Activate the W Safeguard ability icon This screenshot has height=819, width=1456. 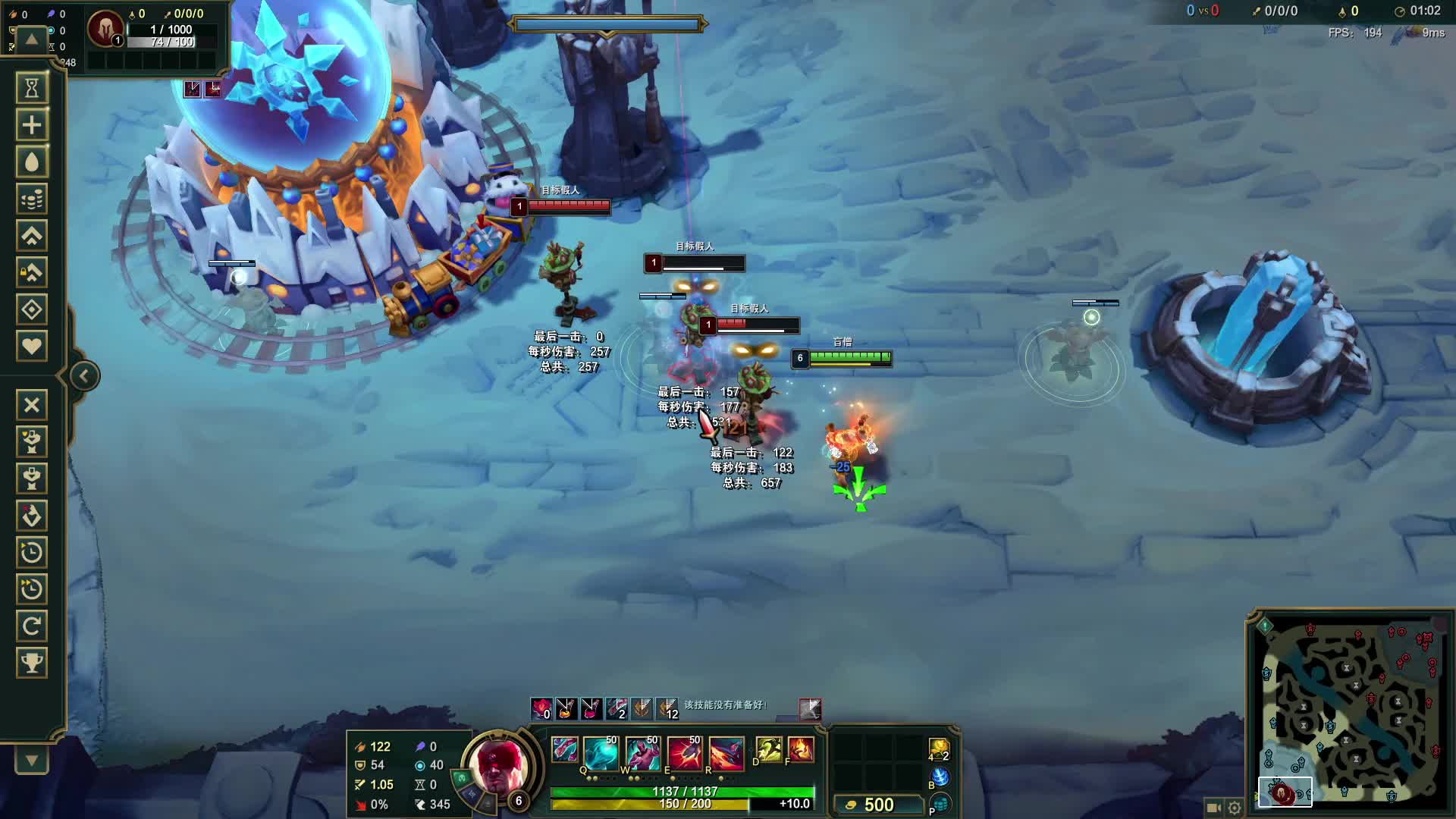click(x=642, y=752)
